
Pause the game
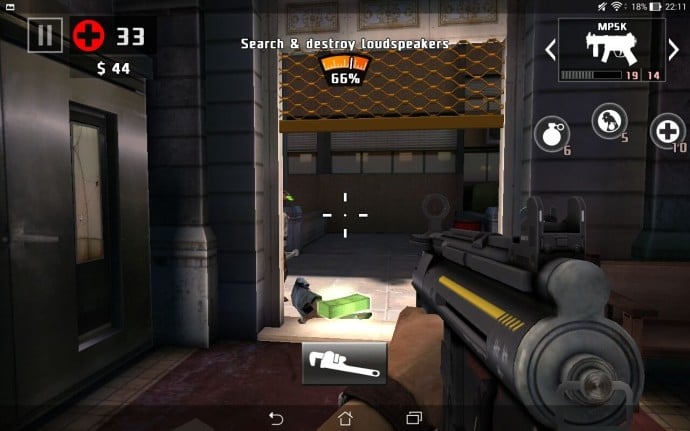[x=44, y=36]
